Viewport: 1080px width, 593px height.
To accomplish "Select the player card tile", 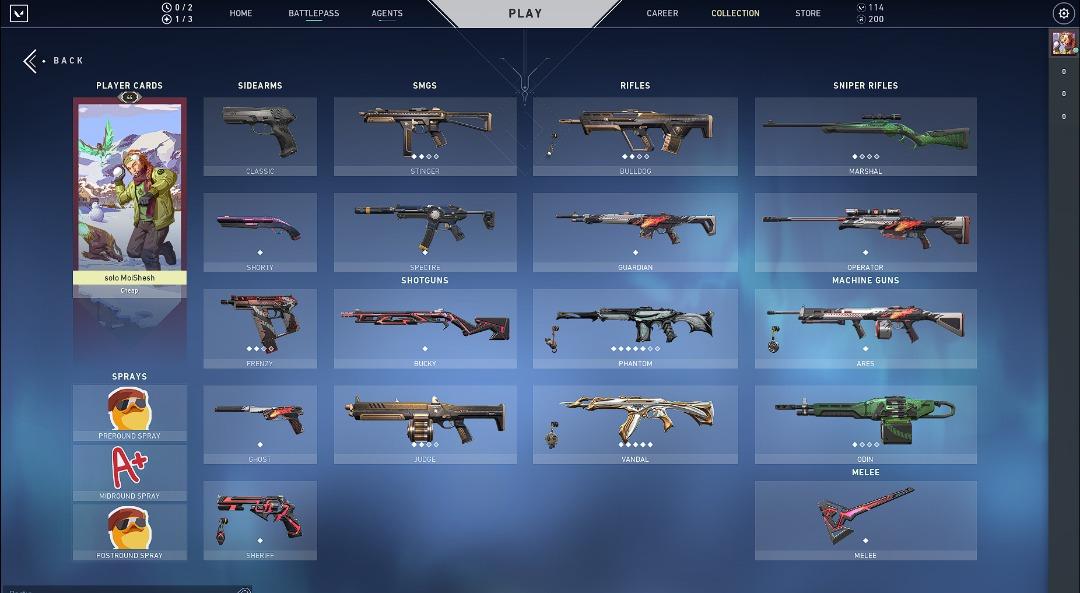I will coord(129,196).
